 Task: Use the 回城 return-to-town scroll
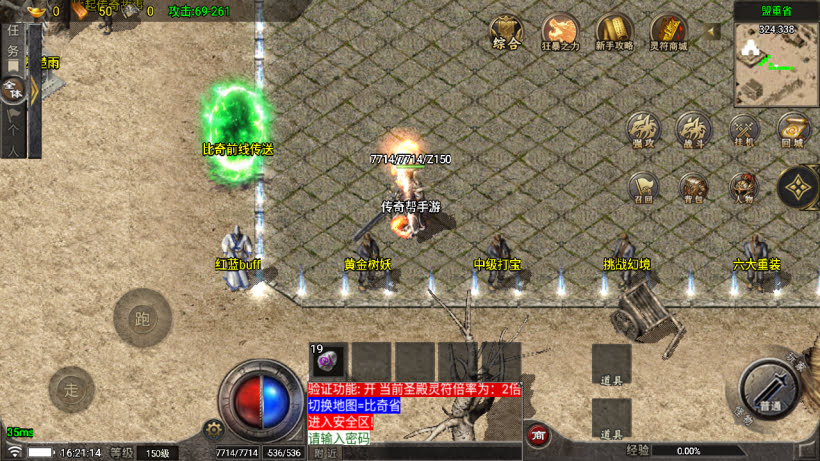coord(793,130)
